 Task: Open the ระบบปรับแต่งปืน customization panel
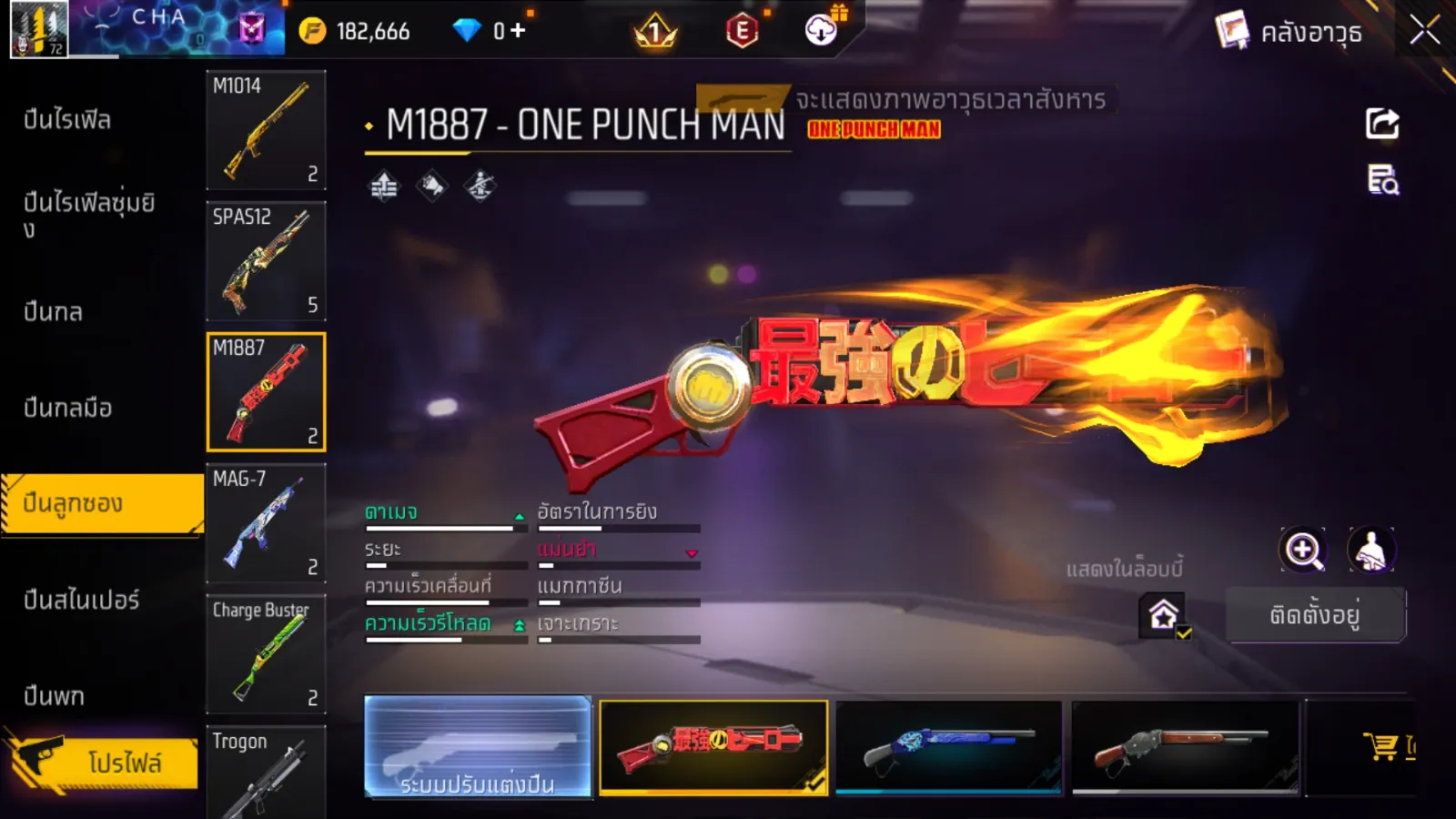tap(478, 747)
